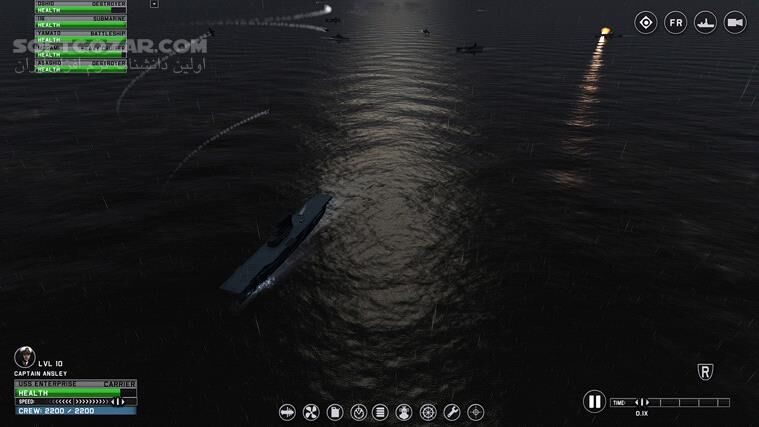This screenshot has width=759, height=427.
Task: Collapse the enemy ship list dropdown arrow
Action: pos(154,4)
